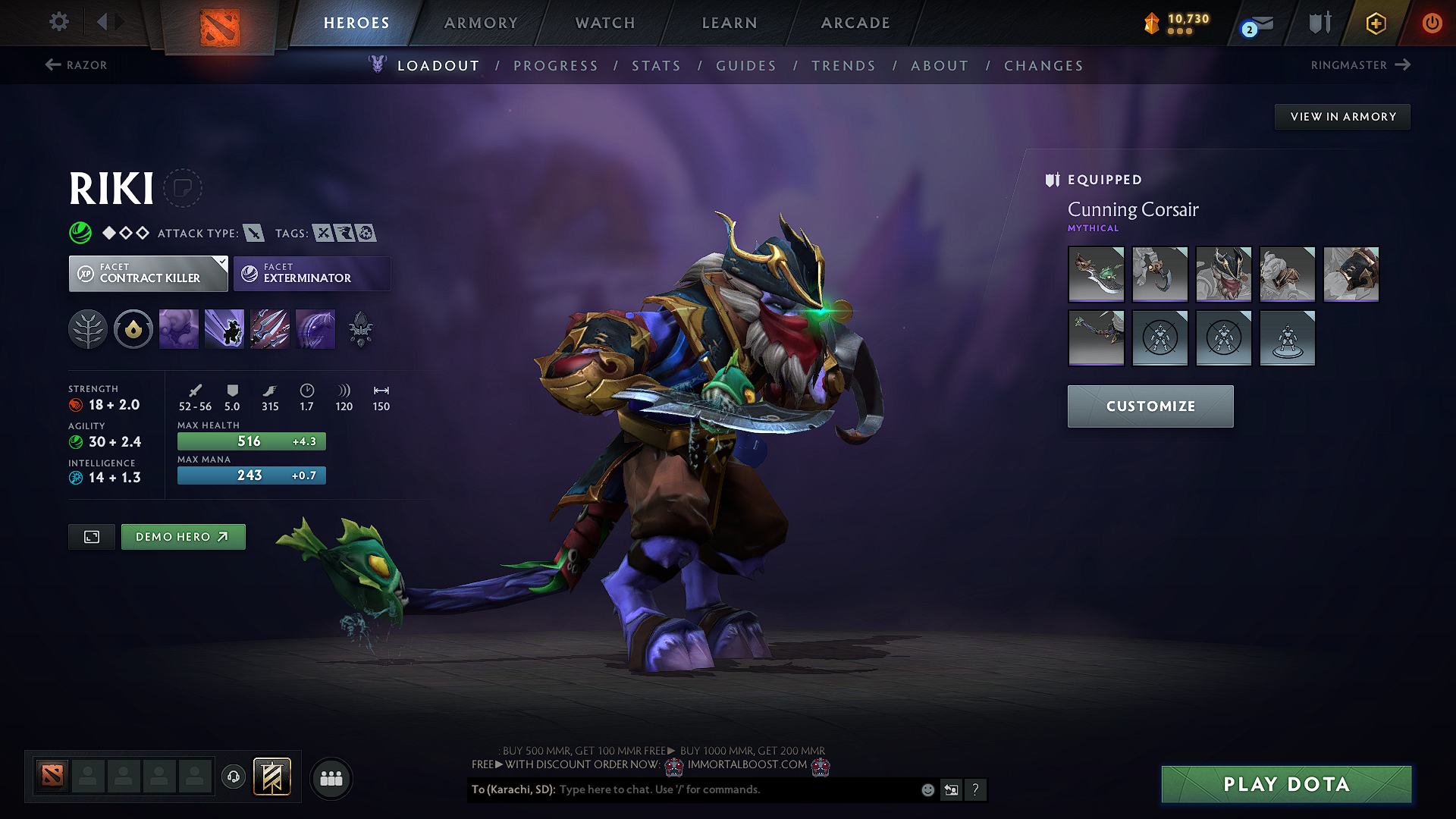Start matchmaking with Play Dota
1456x819 pixels.
[x=1286, y=784]
